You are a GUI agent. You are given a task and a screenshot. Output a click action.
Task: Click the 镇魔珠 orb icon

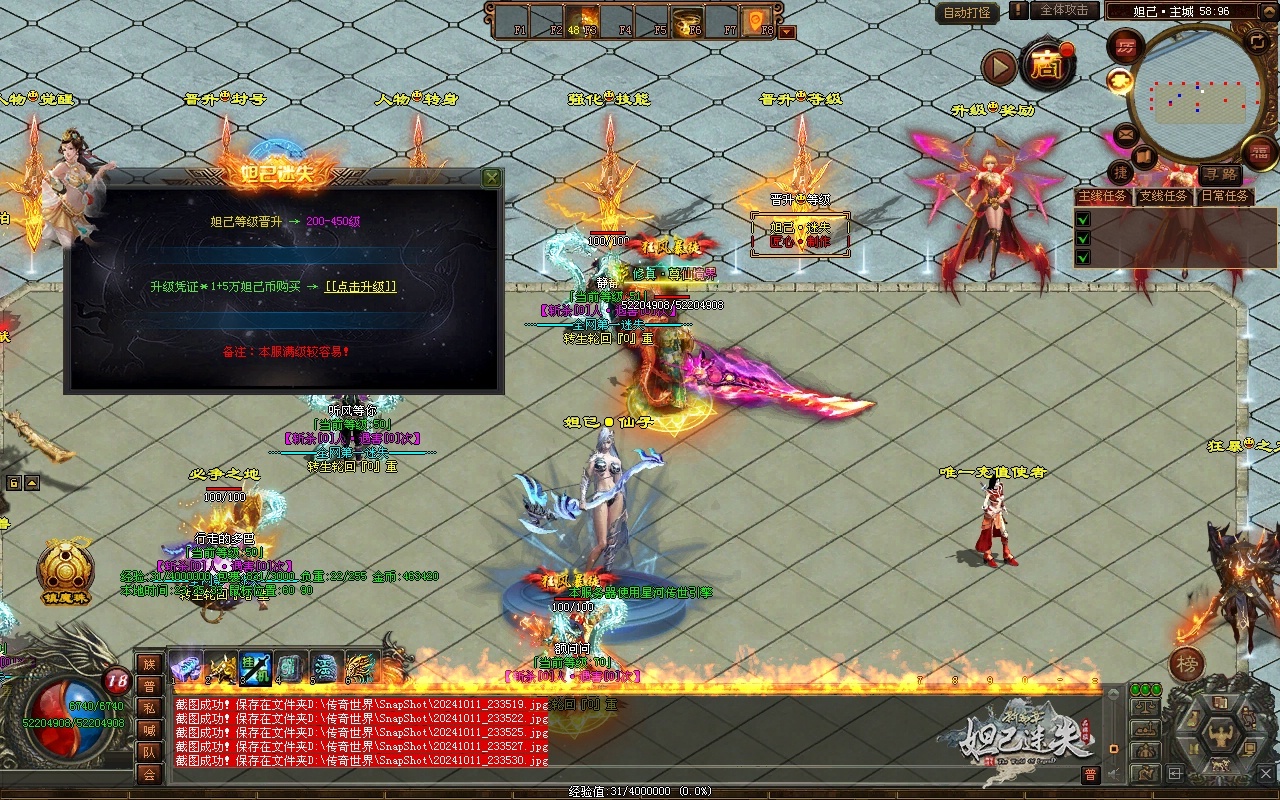point(66,569)
